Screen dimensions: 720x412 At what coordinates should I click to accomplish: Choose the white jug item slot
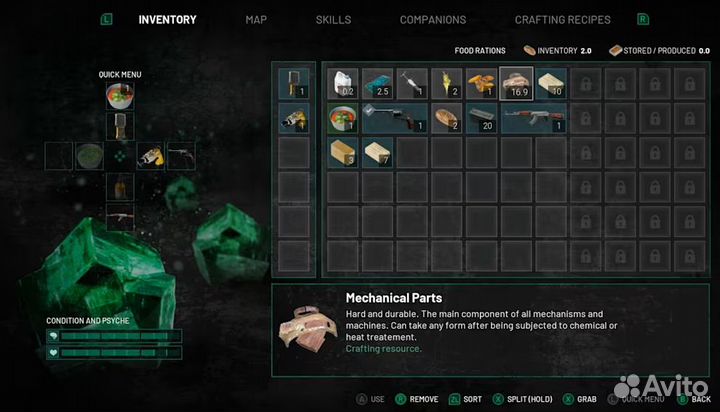(x=344, y=83)
